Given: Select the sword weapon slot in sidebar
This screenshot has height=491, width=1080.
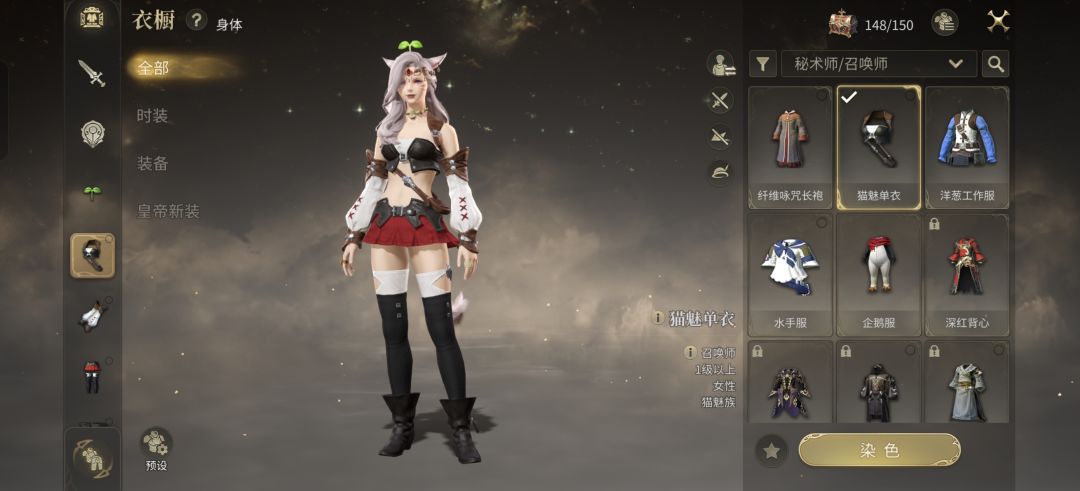Looking at the screenshot, I should point(92,73).
